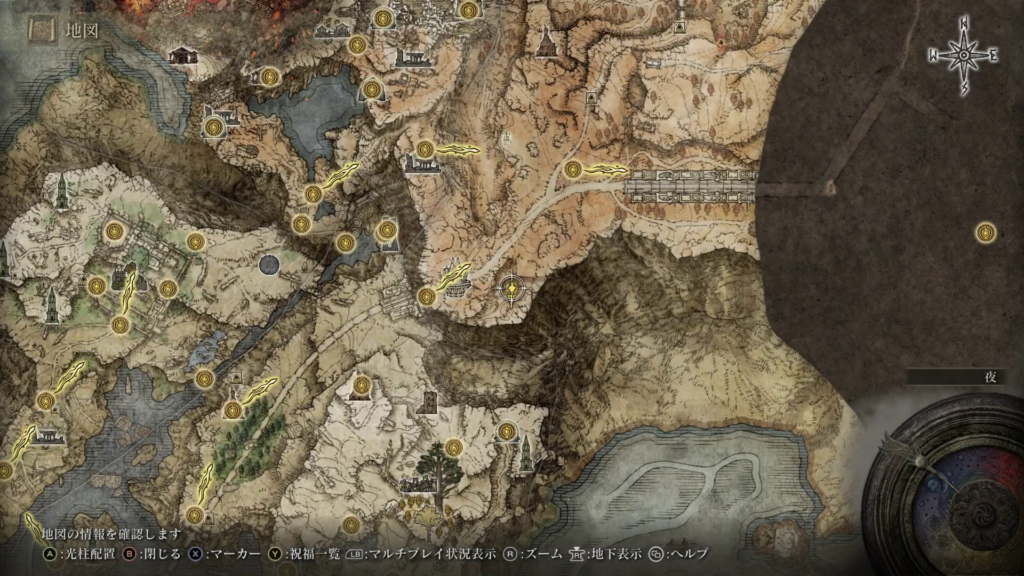This screenshot has width=1024, height=576.
Task: Click the 地図 map scroll icon
Action: (39, 31)
